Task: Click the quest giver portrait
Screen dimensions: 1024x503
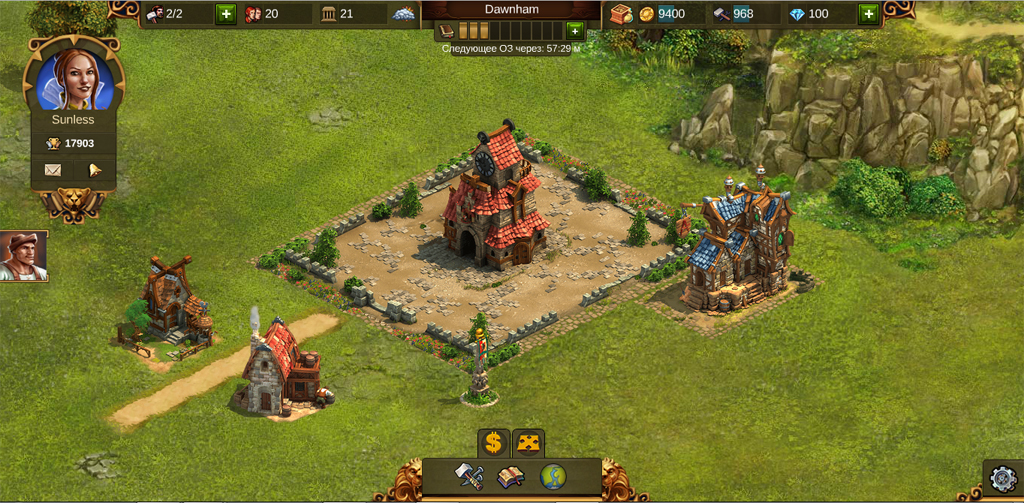Action: tap(22, 257)
